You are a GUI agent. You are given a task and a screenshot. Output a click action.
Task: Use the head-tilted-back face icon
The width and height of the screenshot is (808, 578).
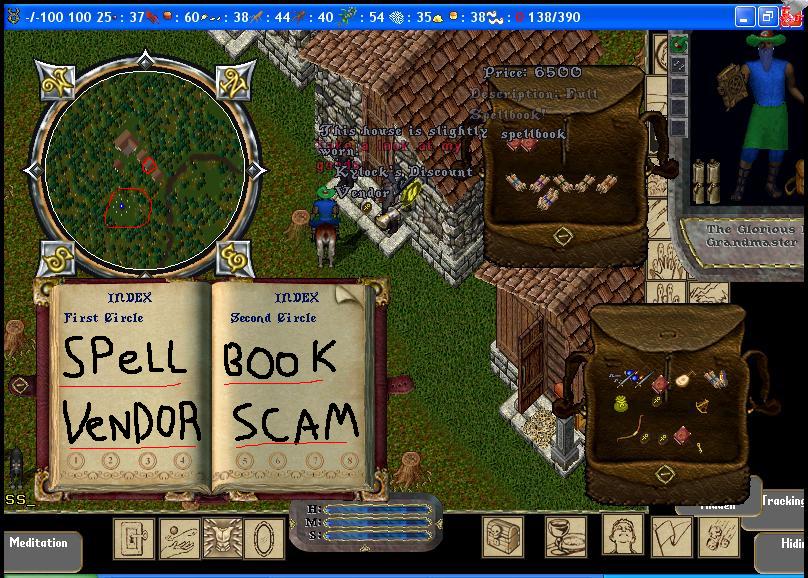[621, 537]
